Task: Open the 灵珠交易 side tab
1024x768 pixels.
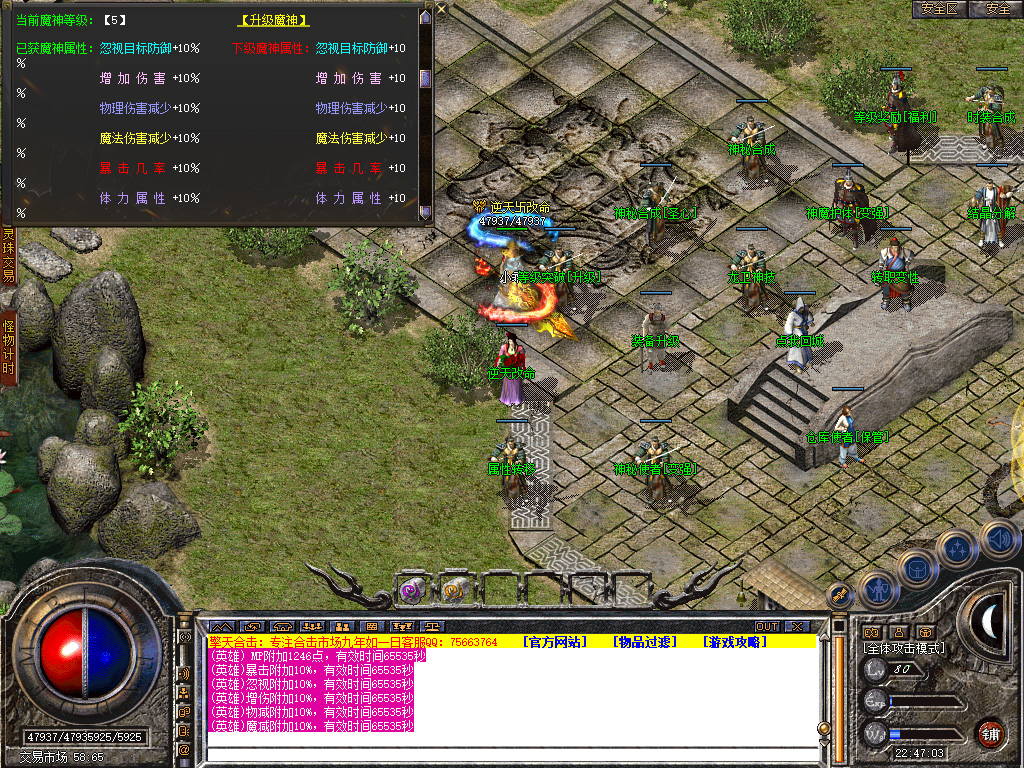Action: click(8, 255)
